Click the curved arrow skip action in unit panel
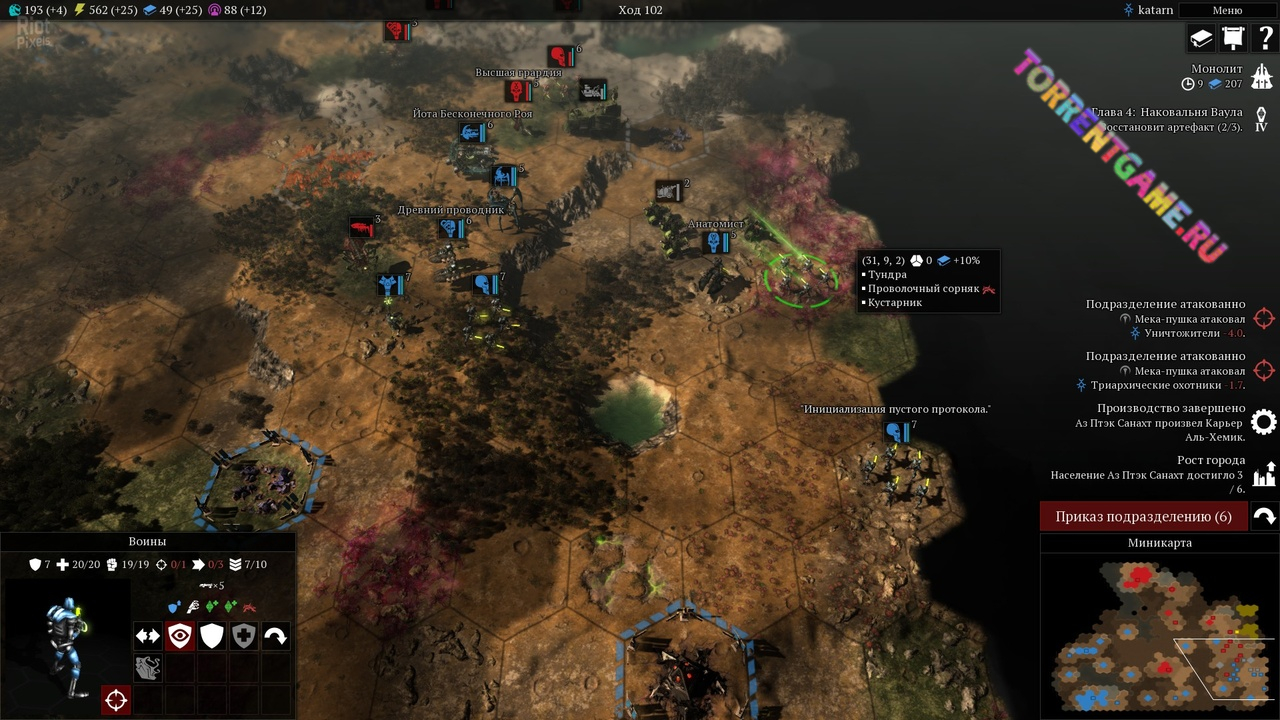This screenshot has width=1280, height=720. pyautogui.click(x=276, y=636)
